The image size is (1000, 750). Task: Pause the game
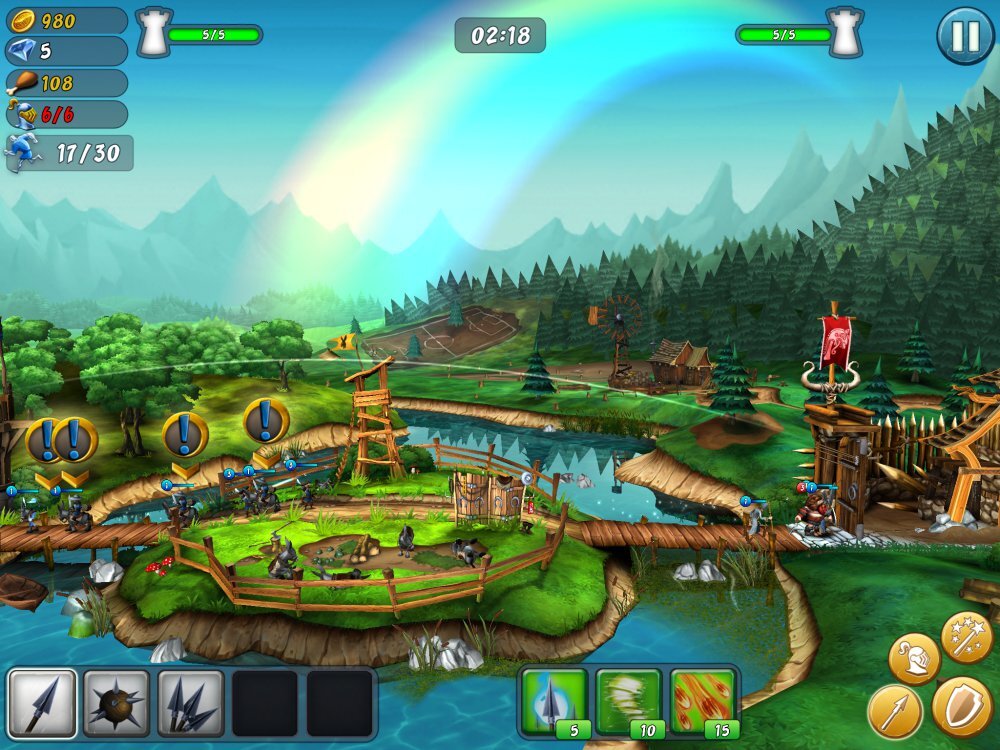click(x=964, y=36)
